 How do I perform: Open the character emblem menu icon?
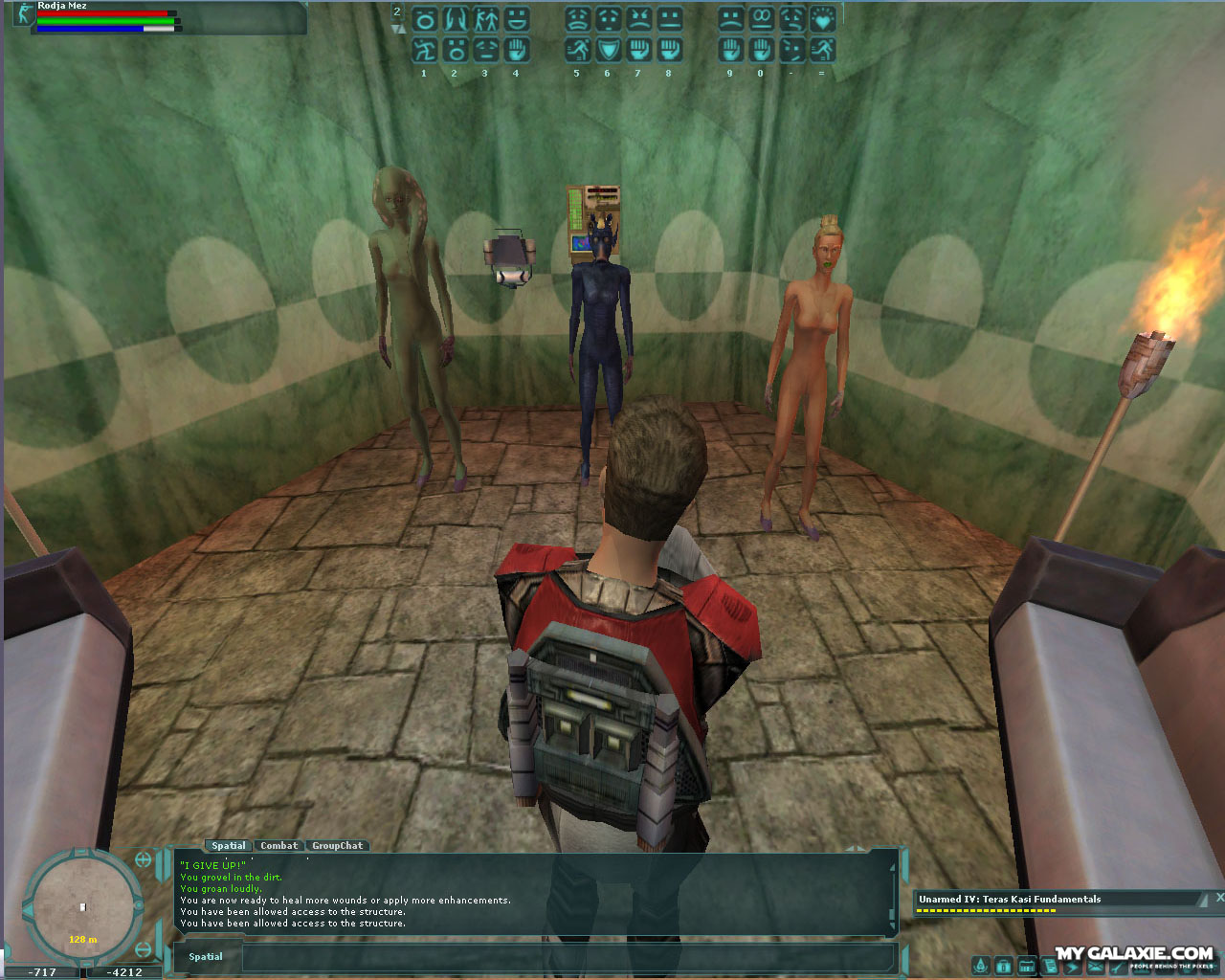tap(980, 966)
